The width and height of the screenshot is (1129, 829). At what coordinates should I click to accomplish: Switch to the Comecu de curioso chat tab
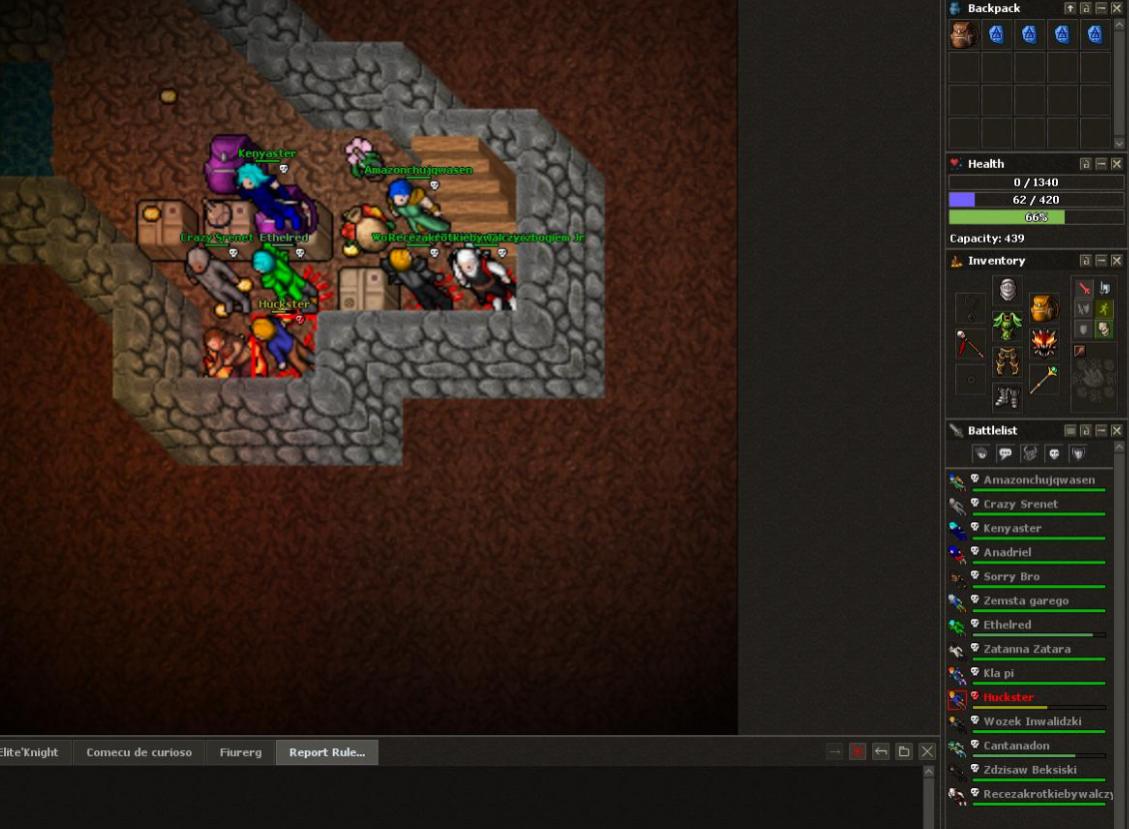(138, 753)
